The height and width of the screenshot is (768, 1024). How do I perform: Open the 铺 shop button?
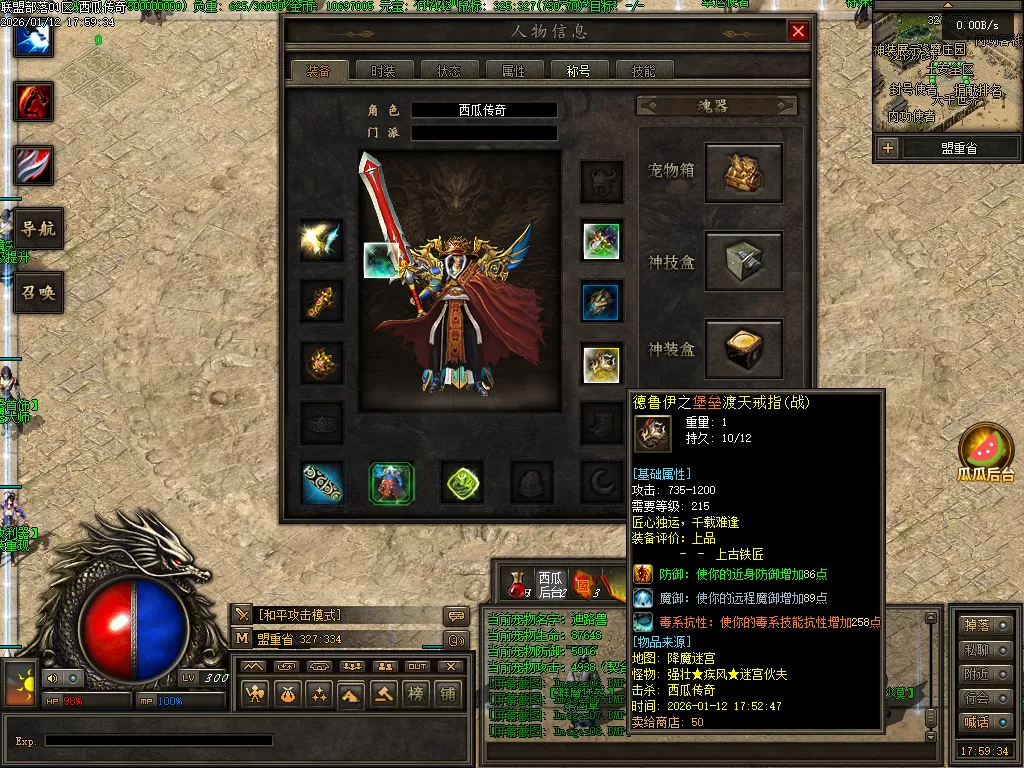click(447, 694)
